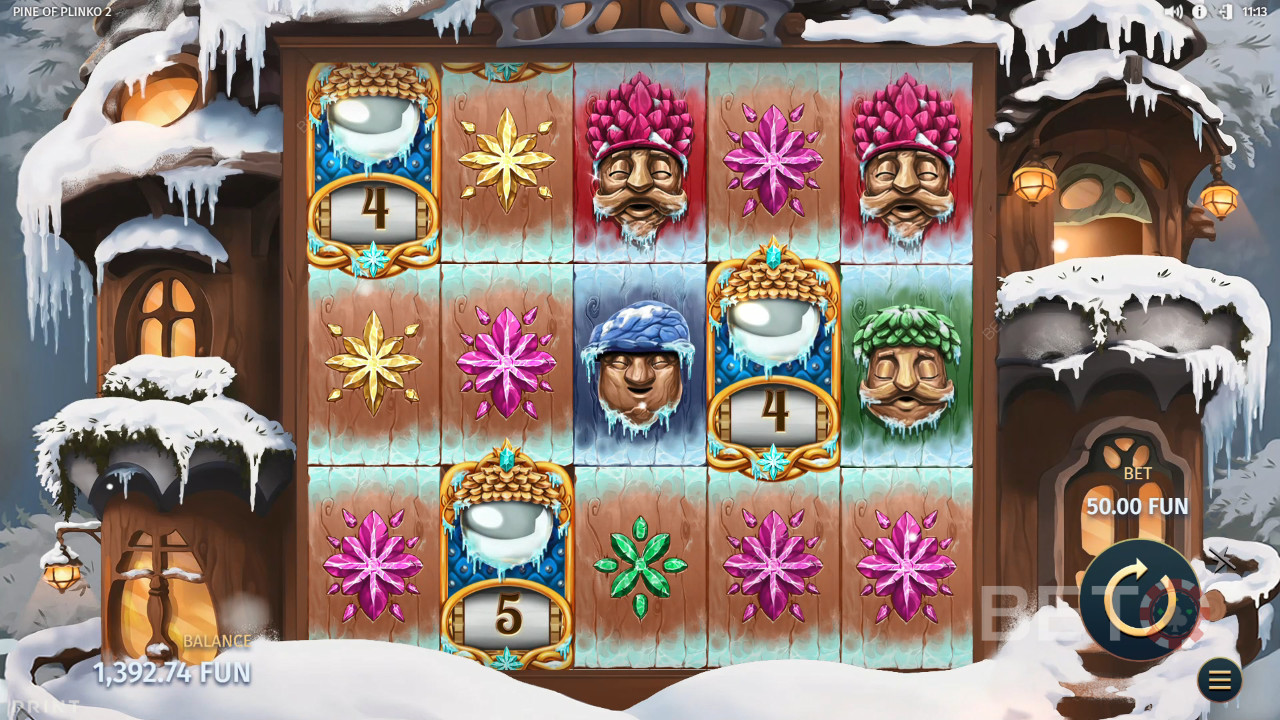Open the 50.00 FUN bet selector
The width and height of the screenshot is (1280, 720).
click(1137, 506)
